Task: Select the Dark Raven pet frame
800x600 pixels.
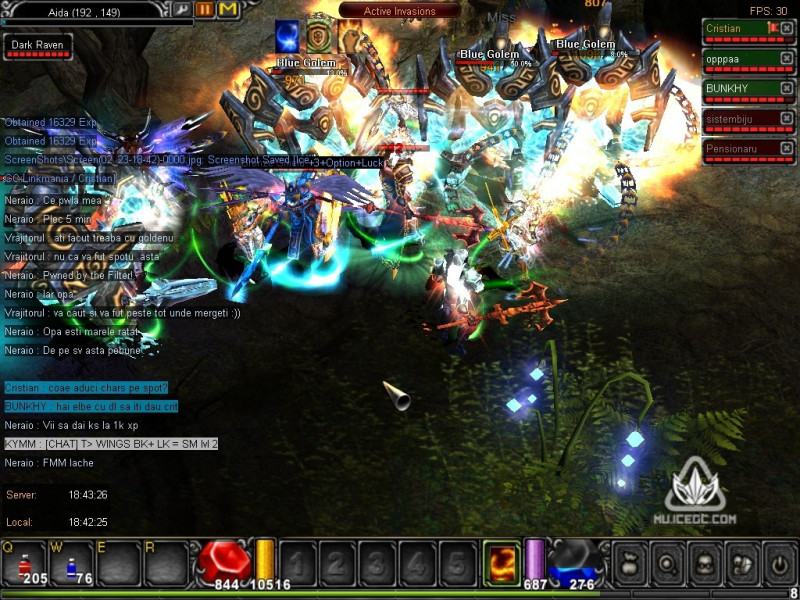Action: point(30,46)
